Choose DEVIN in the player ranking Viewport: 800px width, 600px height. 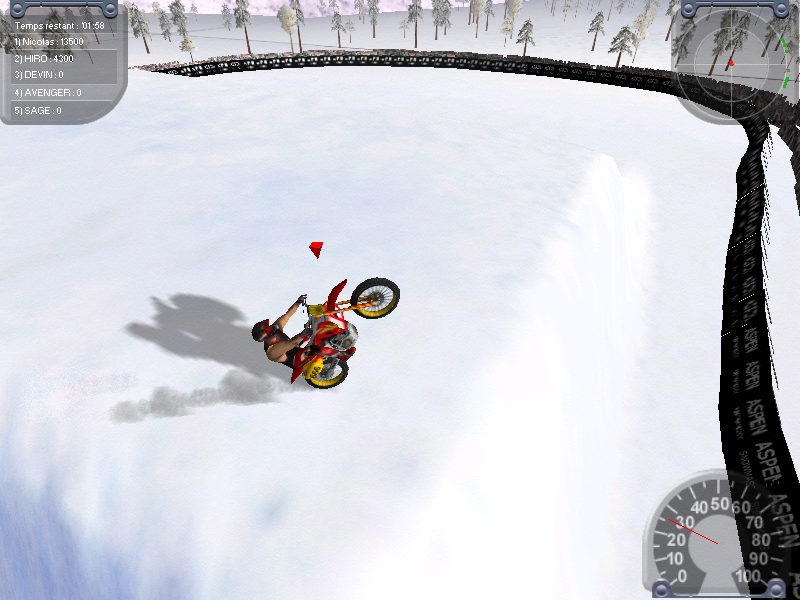pos(39,75)
